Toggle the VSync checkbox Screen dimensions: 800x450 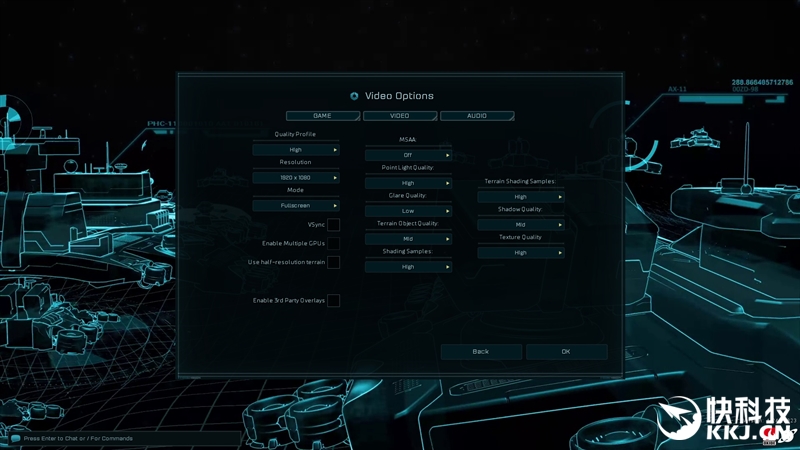point(333,225)
